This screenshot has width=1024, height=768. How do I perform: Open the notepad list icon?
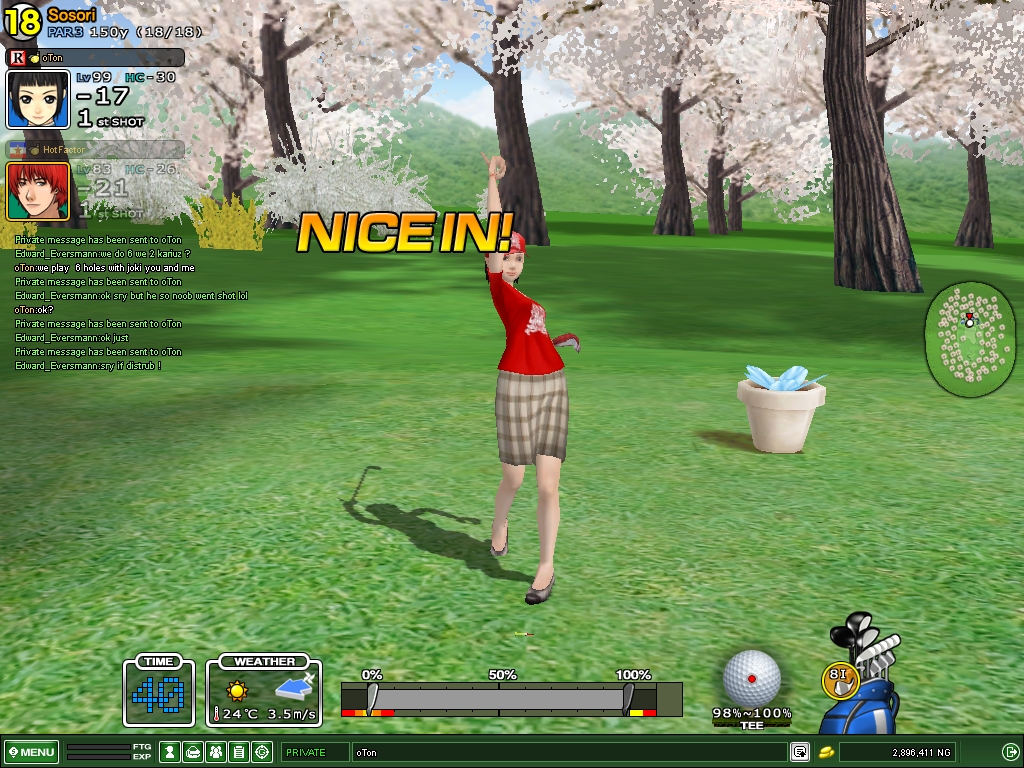[x=239, y=752]
